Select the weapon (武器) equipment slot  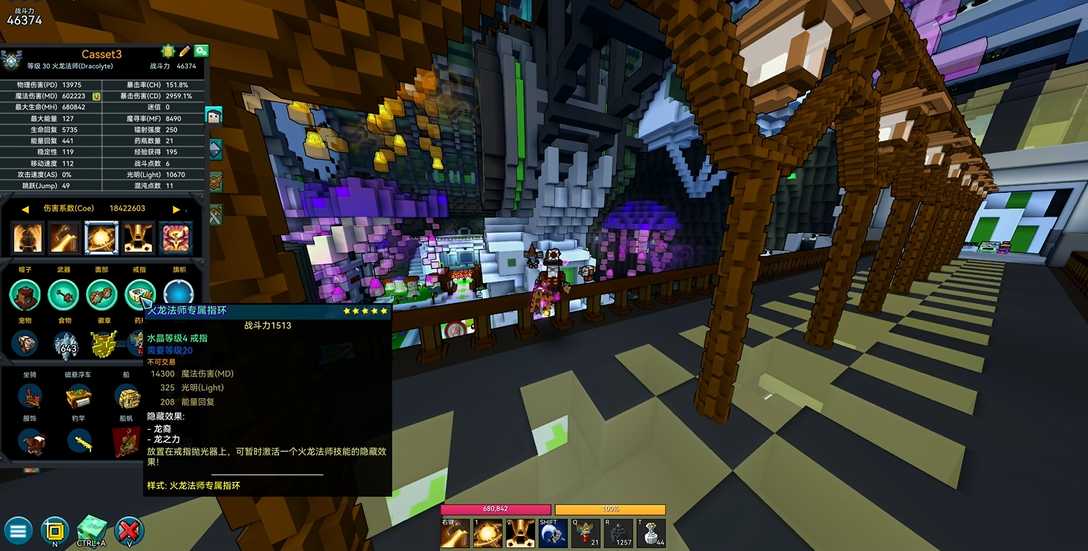coord(64,294)
